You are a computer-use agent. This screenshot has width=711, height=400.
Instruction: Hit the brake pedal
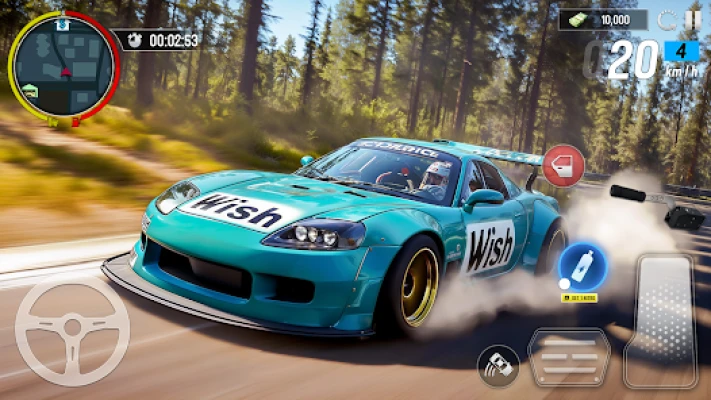568,357
